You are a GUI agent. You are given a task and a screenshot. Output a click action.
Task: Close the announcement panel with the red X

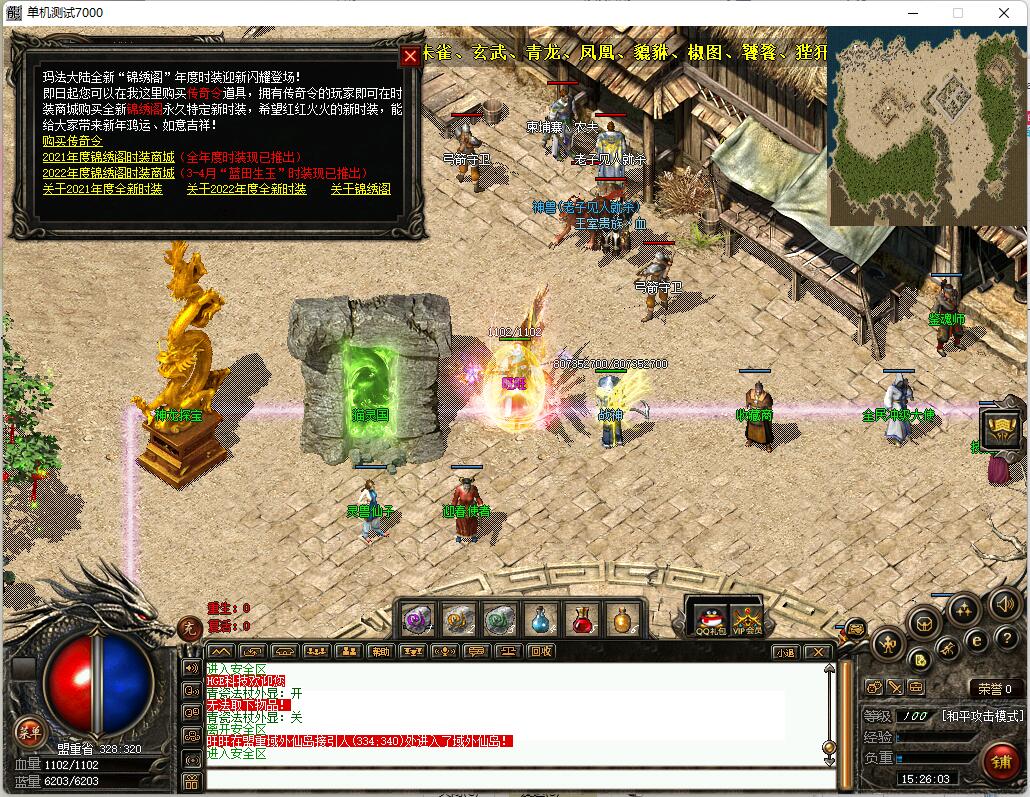(x=410, y=56)
